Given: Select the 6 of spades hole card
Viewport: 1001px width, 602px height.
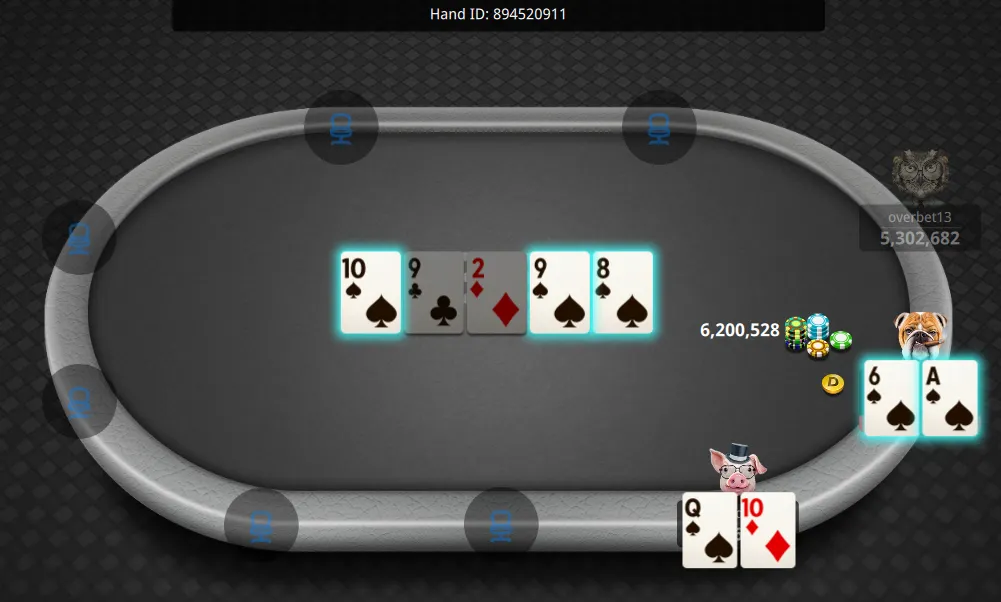Looking at the screenshot, I should click(x=891, y=398).
